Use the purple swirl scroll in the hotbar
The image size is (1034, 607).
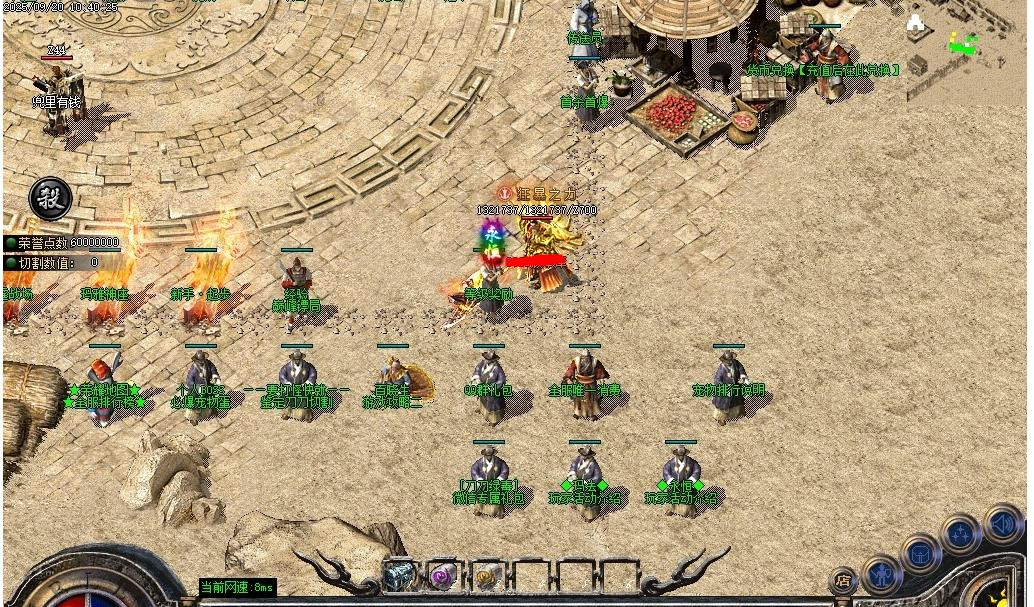[x=442, y=574]
